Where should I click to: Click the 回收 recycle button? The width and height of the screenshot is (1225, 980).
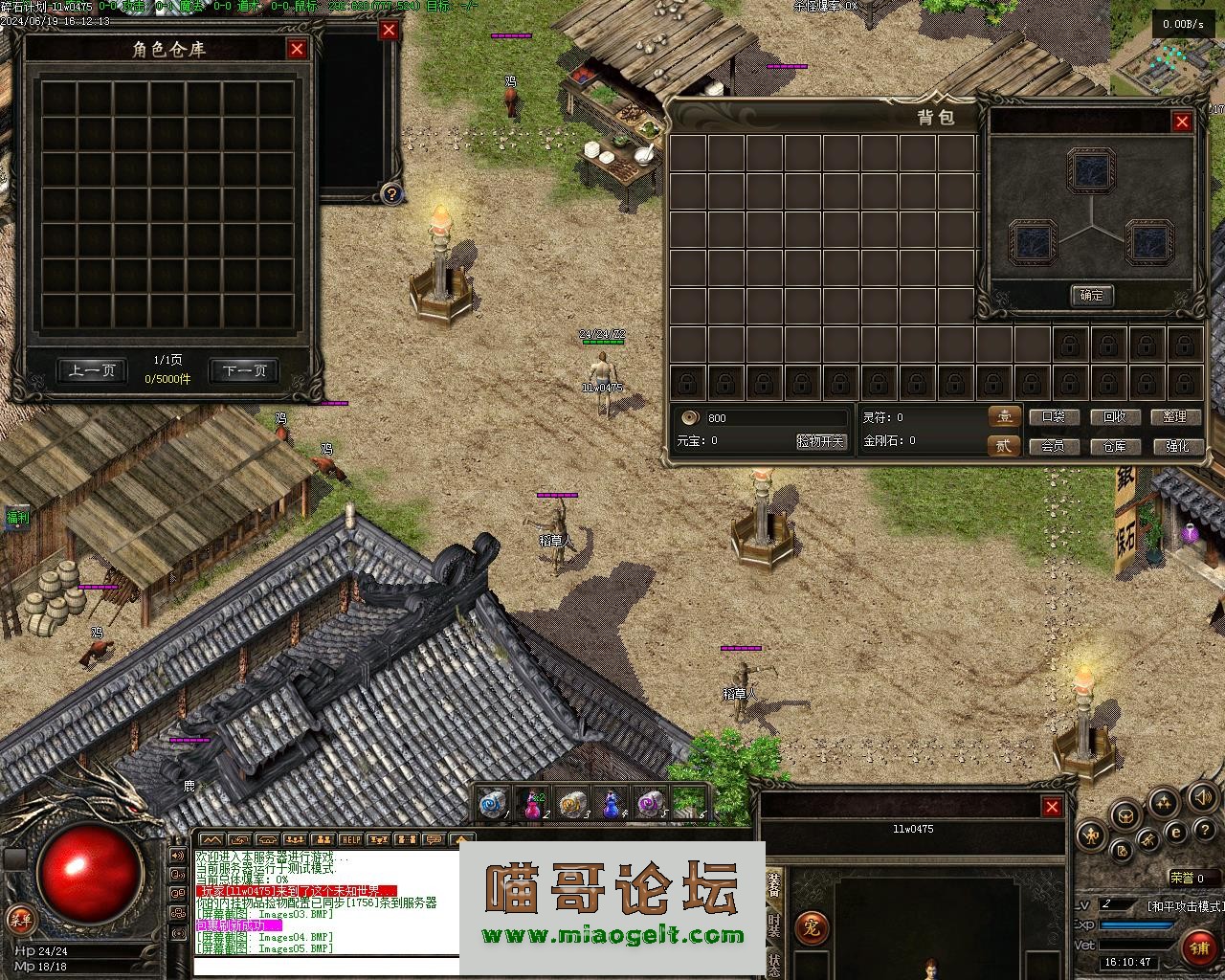tap(1115, 417)
